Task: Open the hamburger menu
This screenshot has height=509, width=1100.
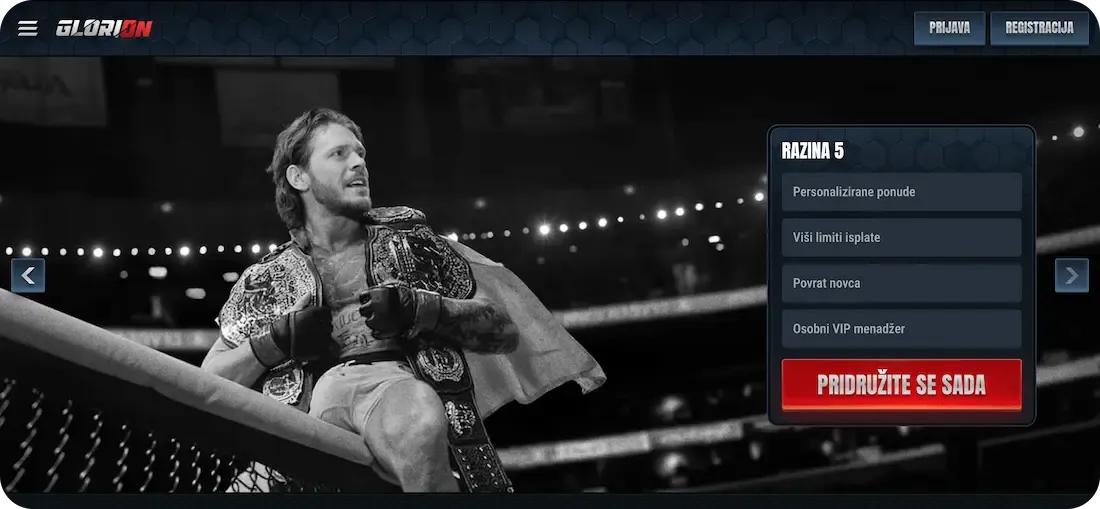Action: coord(28,28)
